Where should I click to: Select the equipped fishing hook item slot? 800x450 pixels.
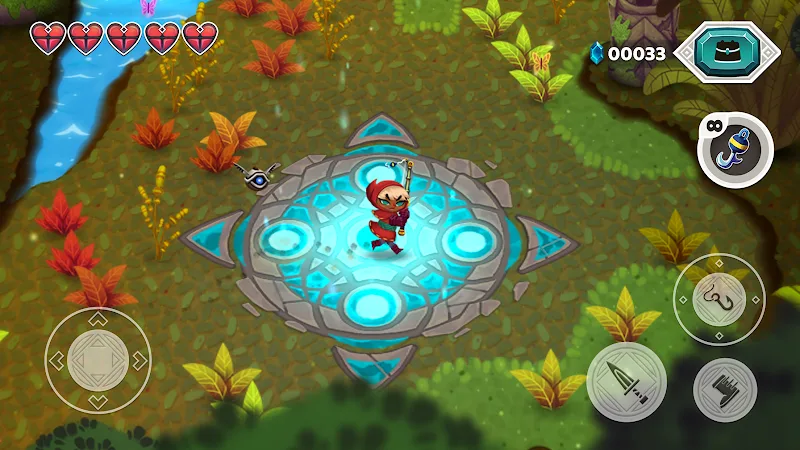(735, 150)
